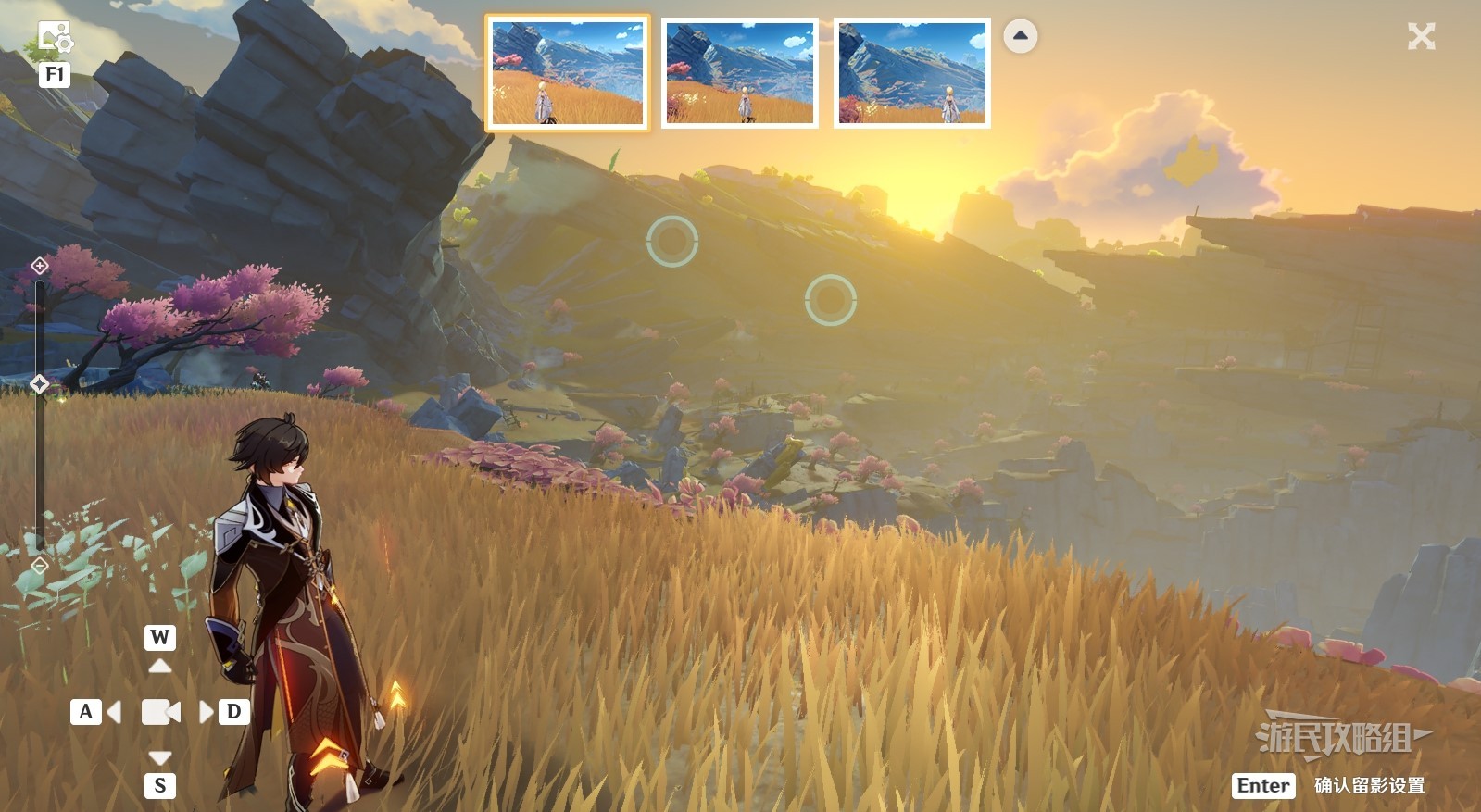The height and width of the screenshot is (812, 1481).
Task: Move the camera with the left arrow
Action: pos(114,712)
